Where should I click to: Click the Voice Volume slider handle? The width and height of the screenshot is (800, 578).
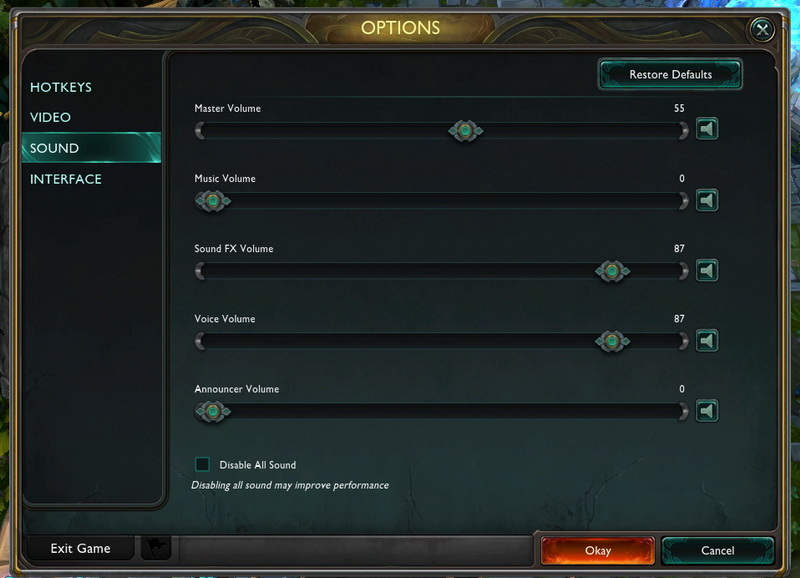tap(612, 341)
